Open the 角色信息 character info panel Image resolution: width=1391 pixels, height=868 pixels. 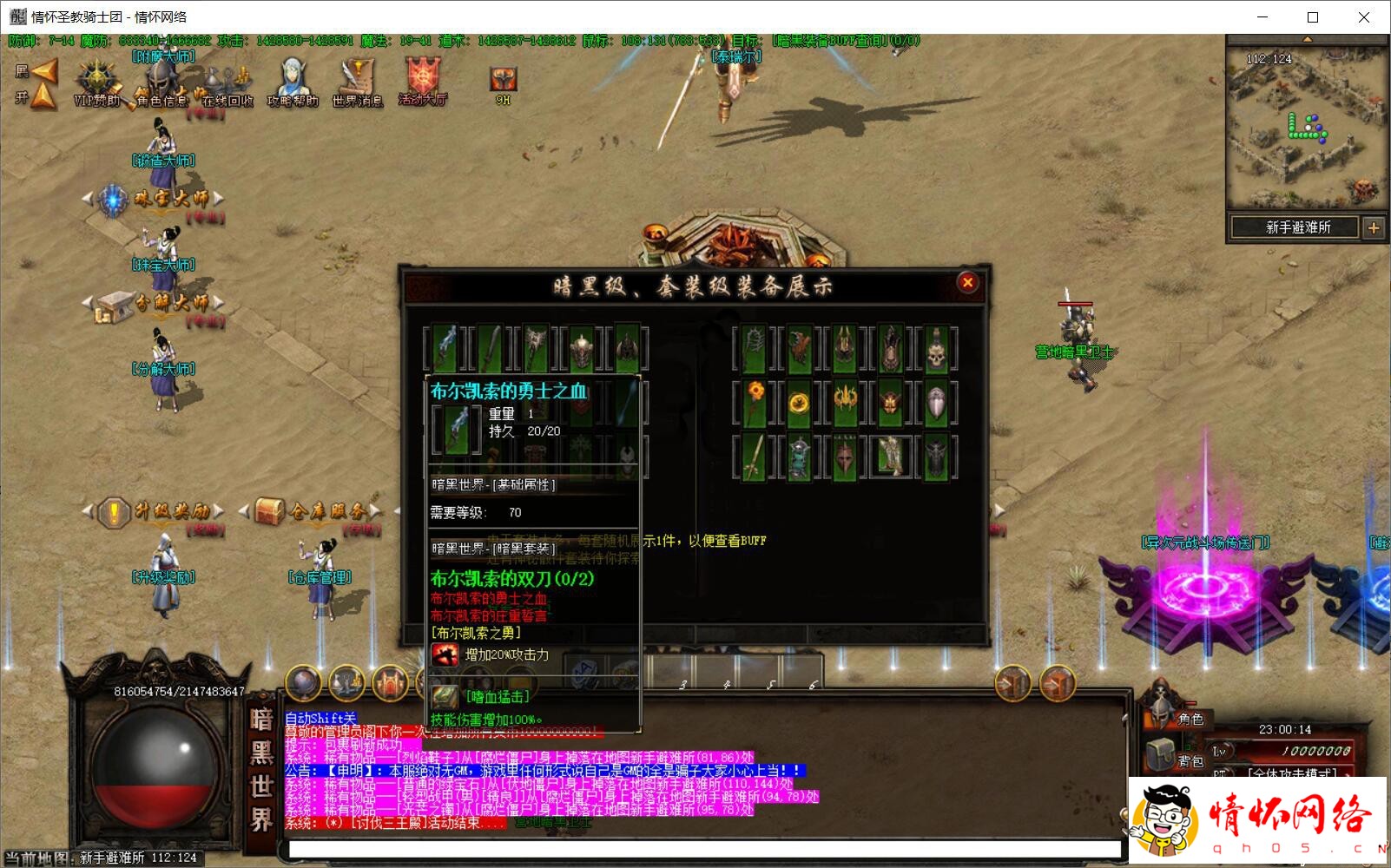161,83
